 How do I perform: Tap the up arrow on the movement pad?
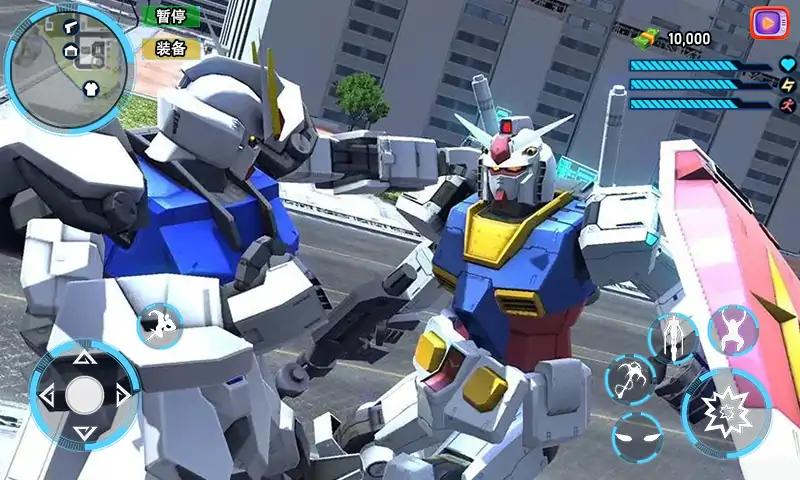point(85,357)
